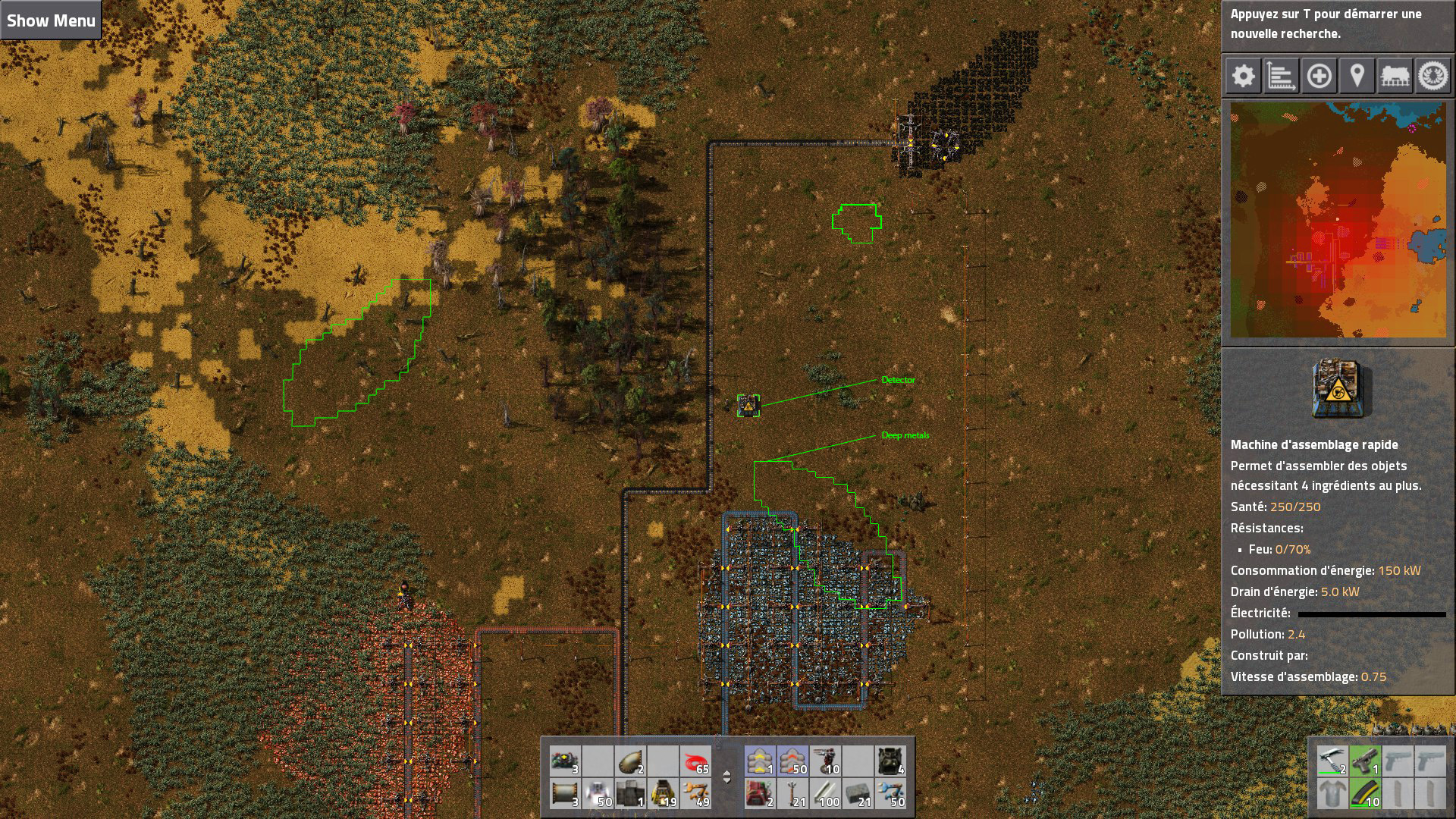Click the circled plus button
The image size is (1456, 819).
point(1319,76)
